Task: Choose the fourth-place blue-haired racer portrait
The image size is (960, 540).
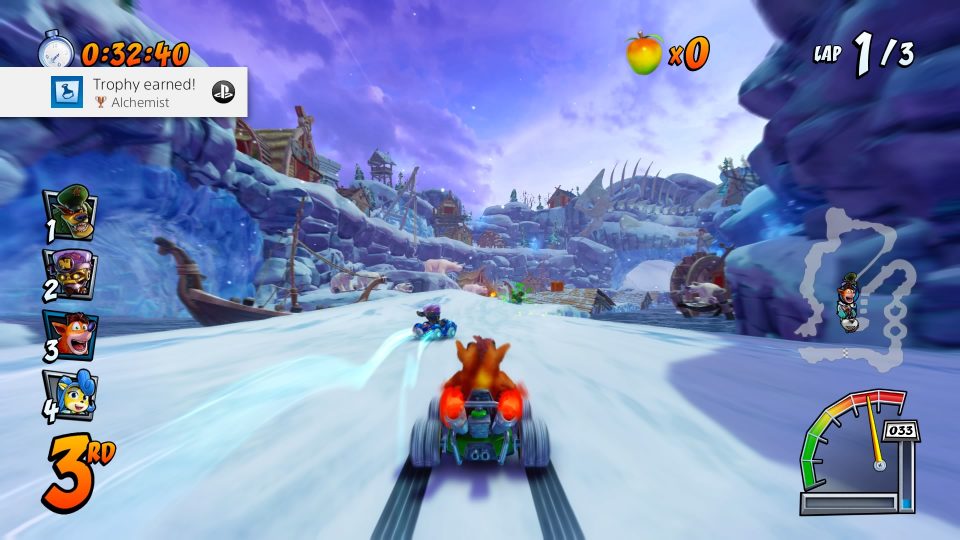Action: point(70,393)
